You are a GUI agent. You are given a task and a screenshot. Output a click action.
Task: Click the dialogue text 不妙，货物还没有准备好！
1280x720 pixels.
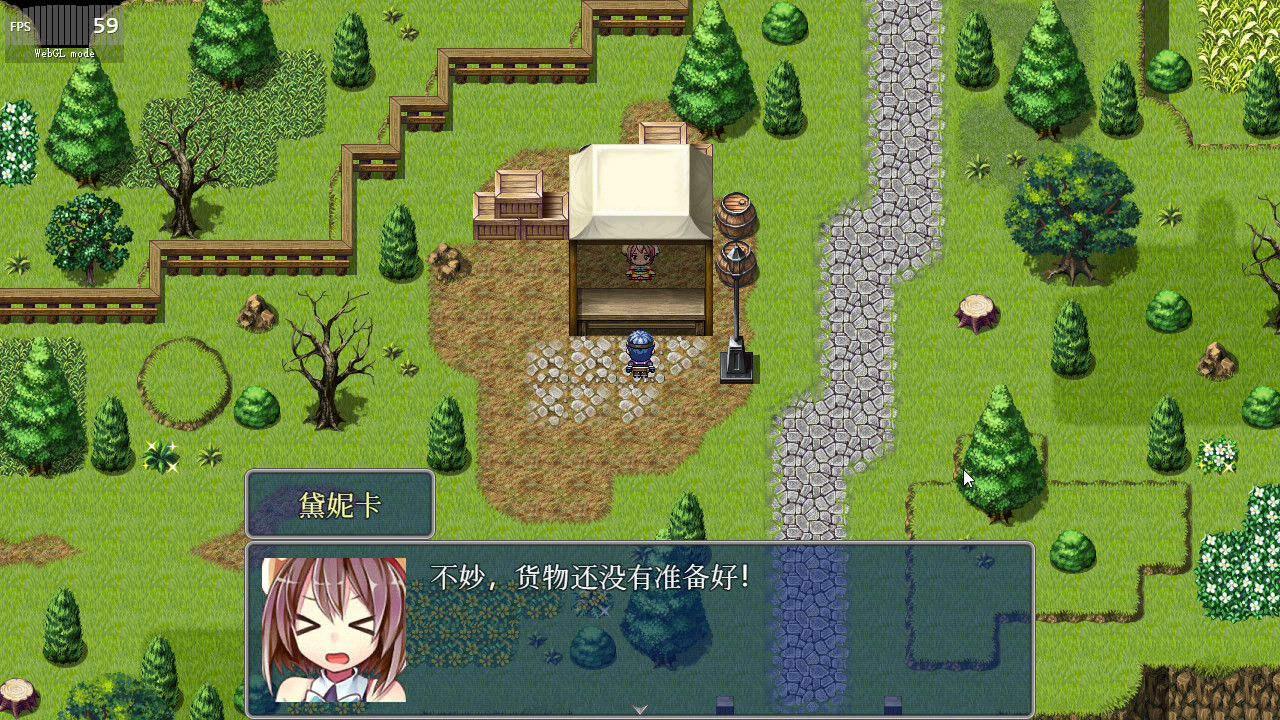tap(590, 572)
